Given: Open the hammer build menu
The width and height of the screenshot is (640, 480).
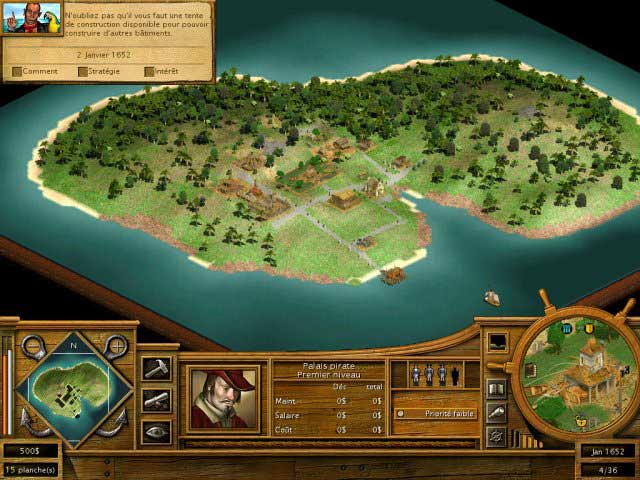Looking at the screenshot, I should (x=156, y=369).
